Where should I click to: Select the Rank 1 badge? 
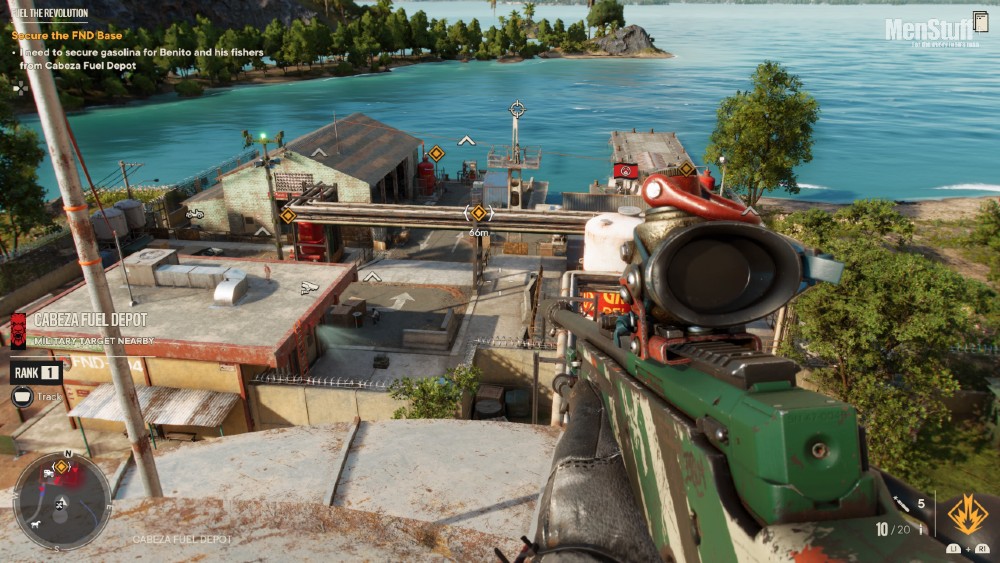pos(36,373)
